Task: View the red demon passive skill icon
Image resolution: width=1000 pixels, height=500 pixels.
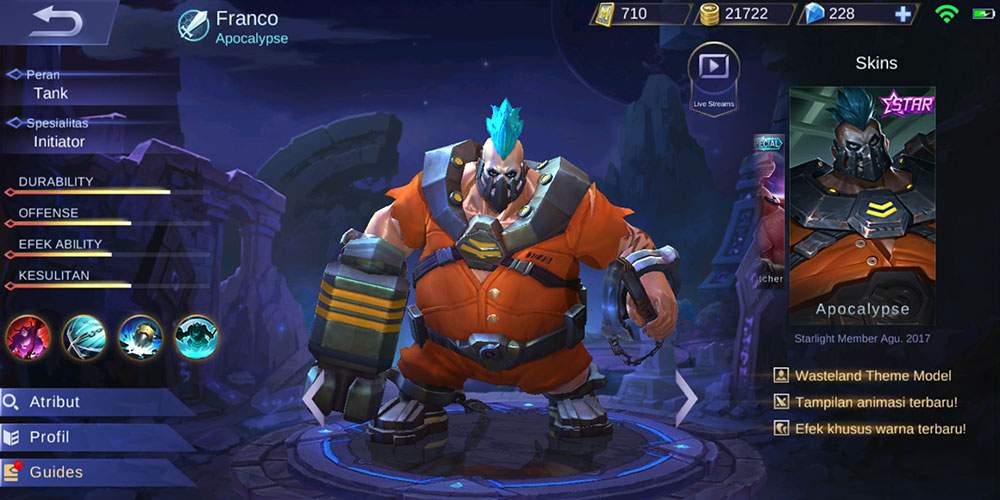Action: [28, 337]
